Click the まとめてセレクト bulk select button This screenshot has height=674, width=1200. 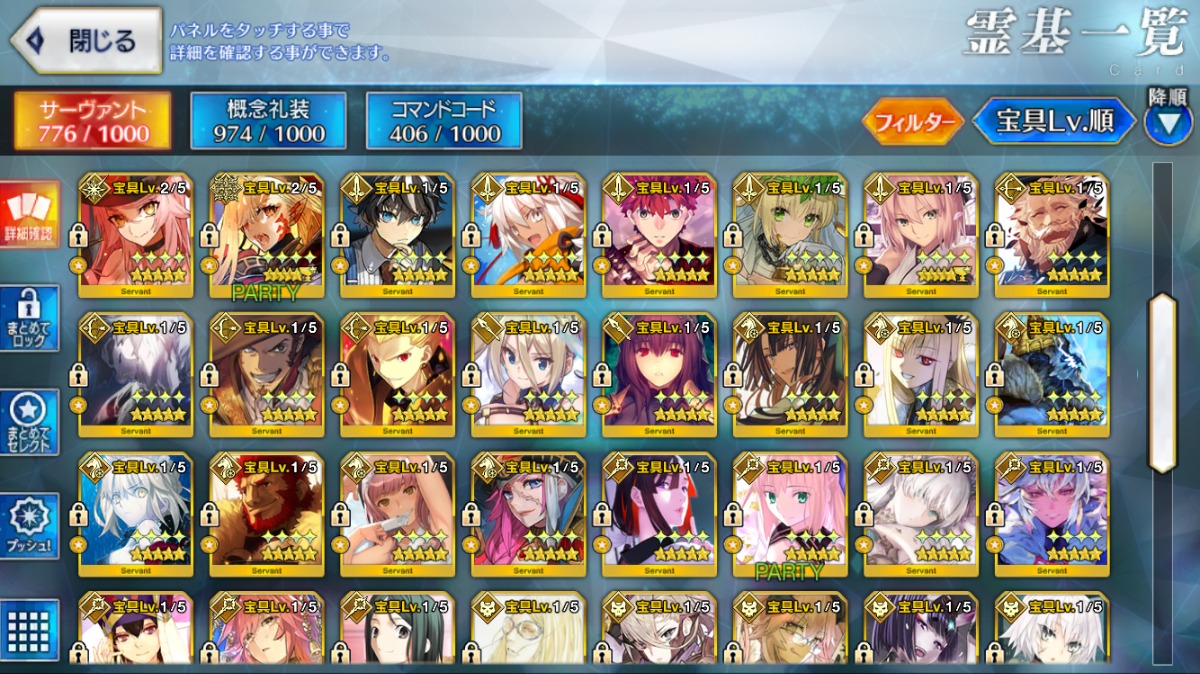tap(29, 423)
